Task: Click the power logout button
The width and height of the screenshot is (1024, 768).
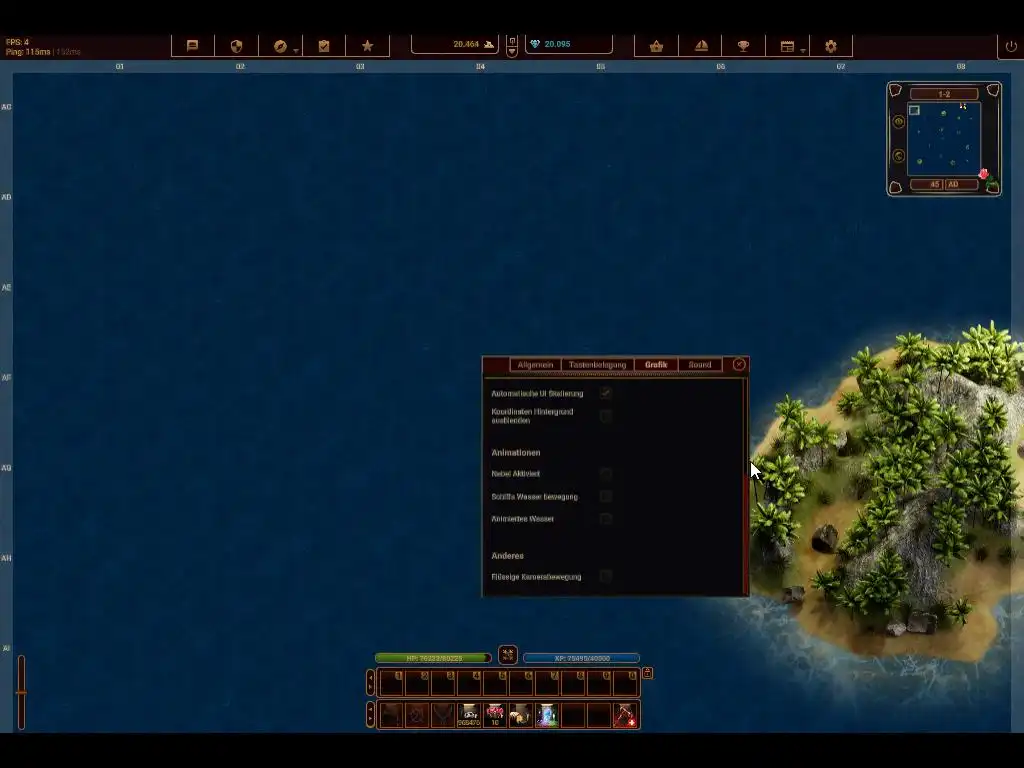Action: [x=1011, y=46]
